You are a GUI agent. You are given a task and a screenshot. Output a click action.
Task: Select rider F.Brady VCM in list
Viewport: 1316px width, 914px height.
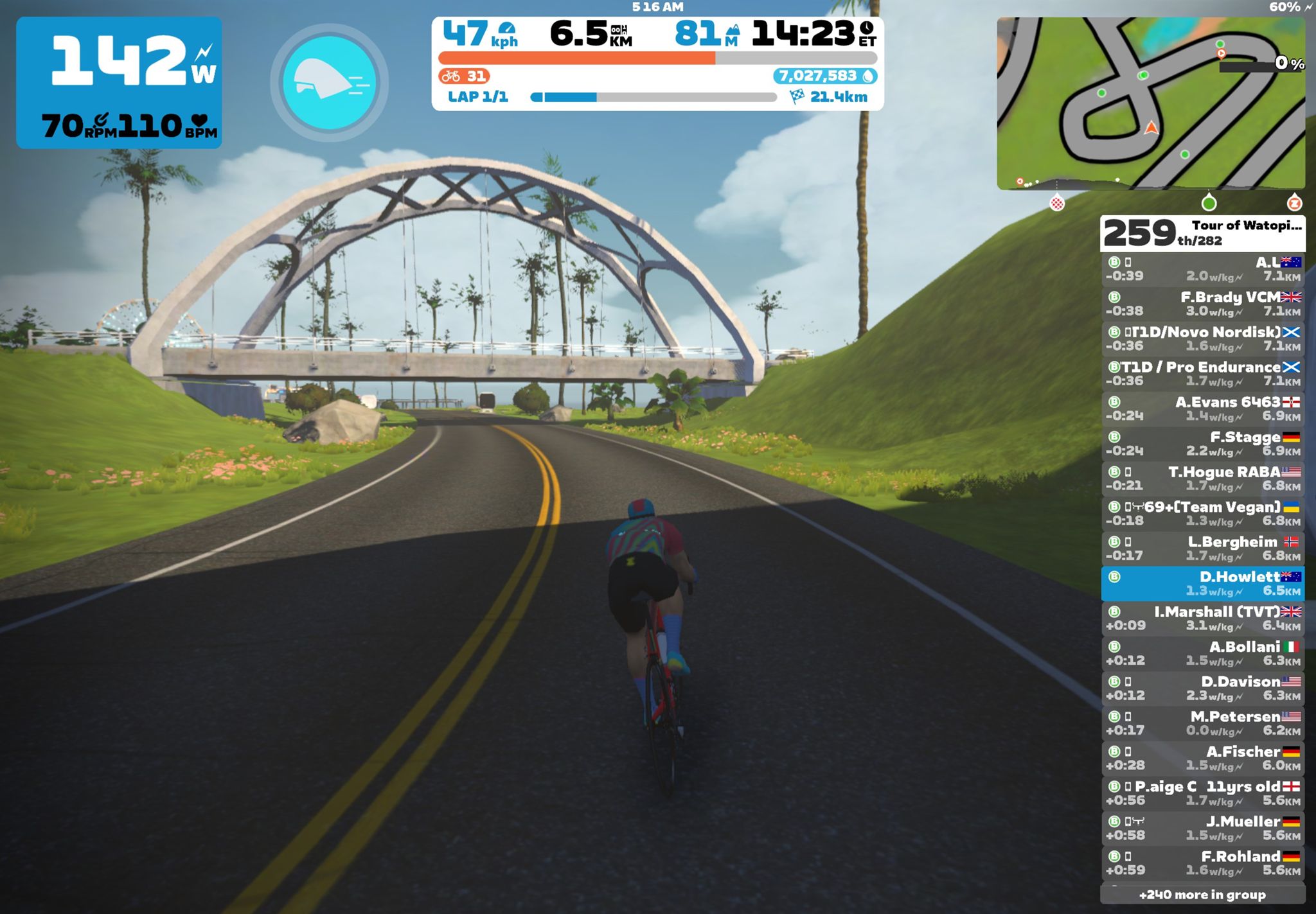coord(1202,304)
